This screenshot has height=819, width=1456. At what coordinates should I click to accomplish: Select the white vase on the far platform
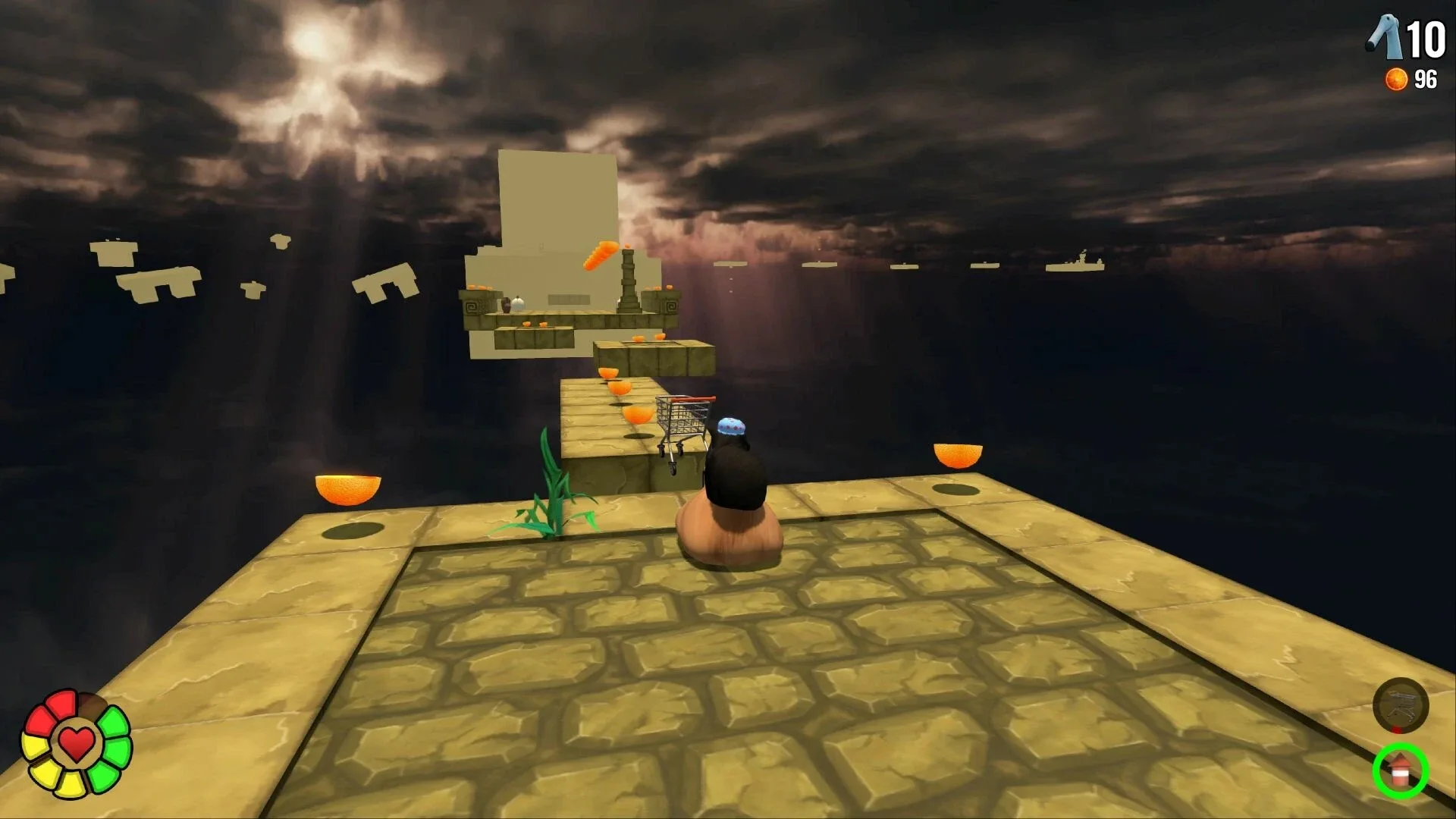pyautogui.click(x=517, y=303)
